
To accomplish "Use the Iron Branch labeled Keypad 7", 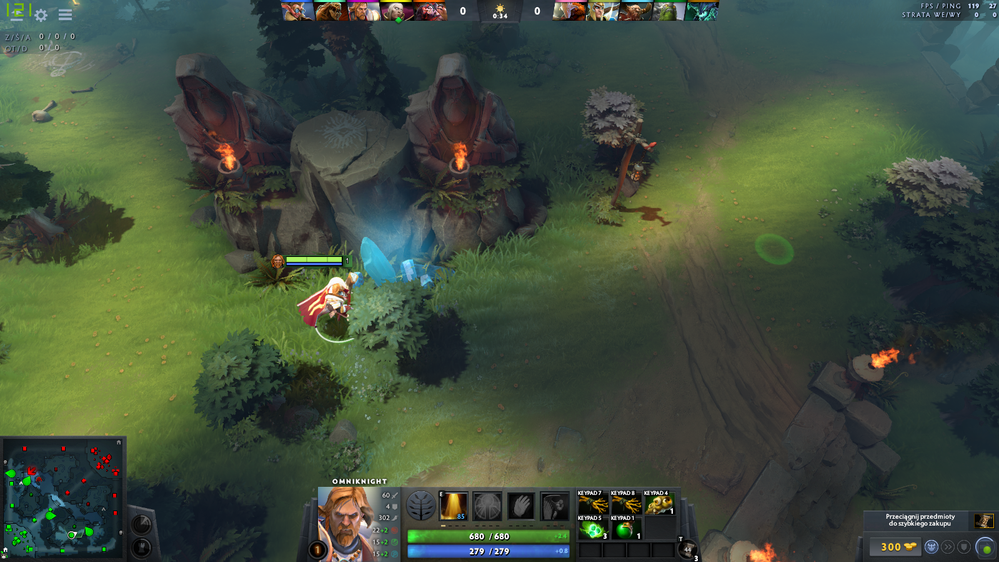I will [592, 505].
